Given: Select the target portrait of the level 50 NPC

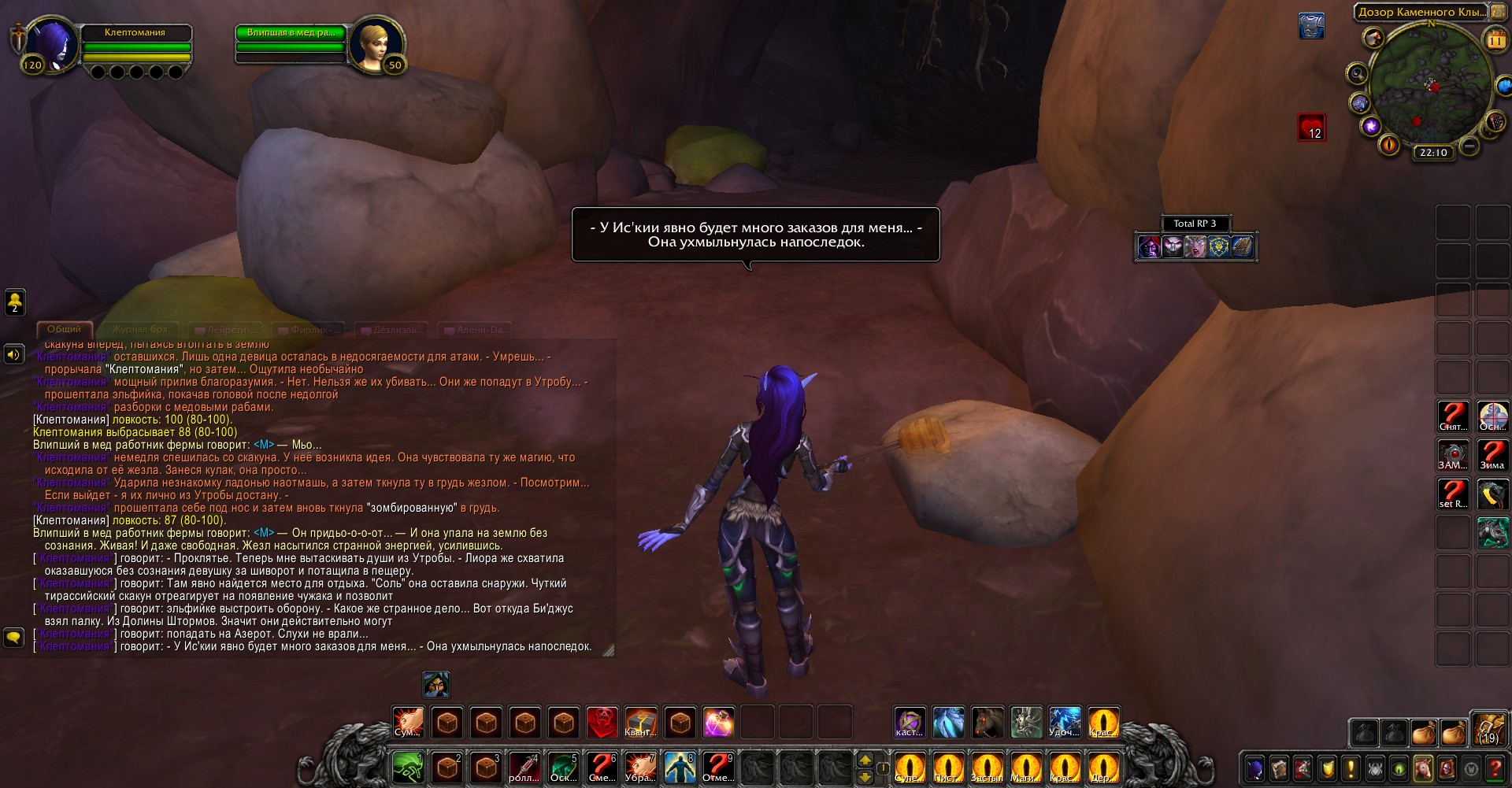Looking at the screenshot, I should coord(376,44).
